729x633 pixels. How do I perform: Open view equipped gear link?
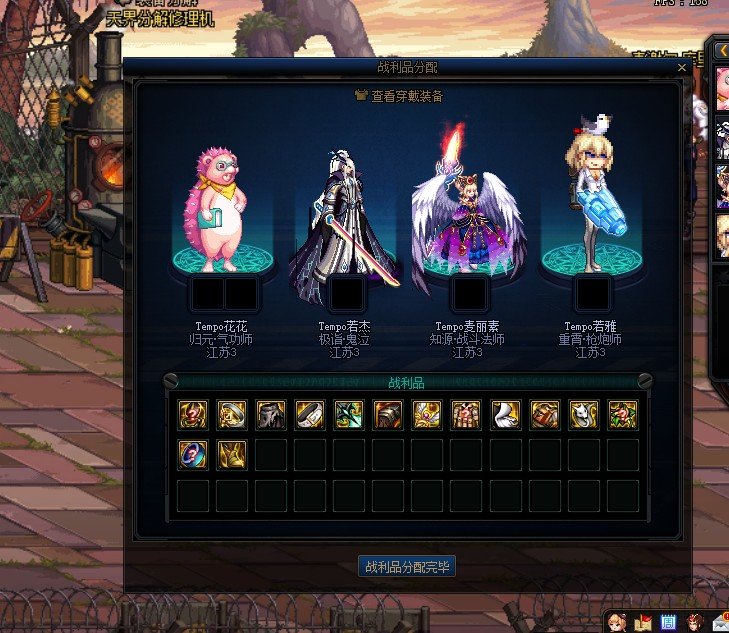399,96
